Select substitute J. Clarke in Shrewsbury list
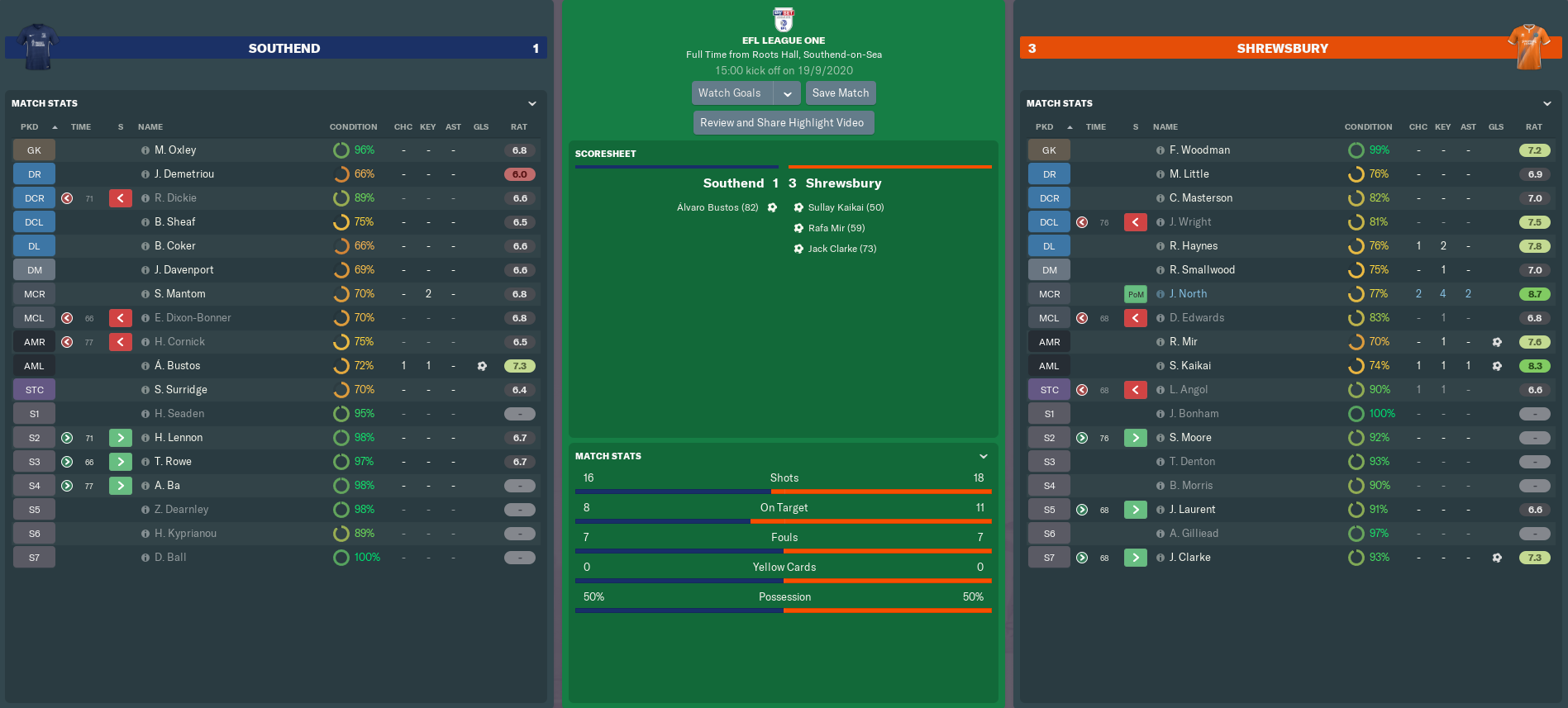The height and width of the screenshot is (708, 1568). point(1189,558)
